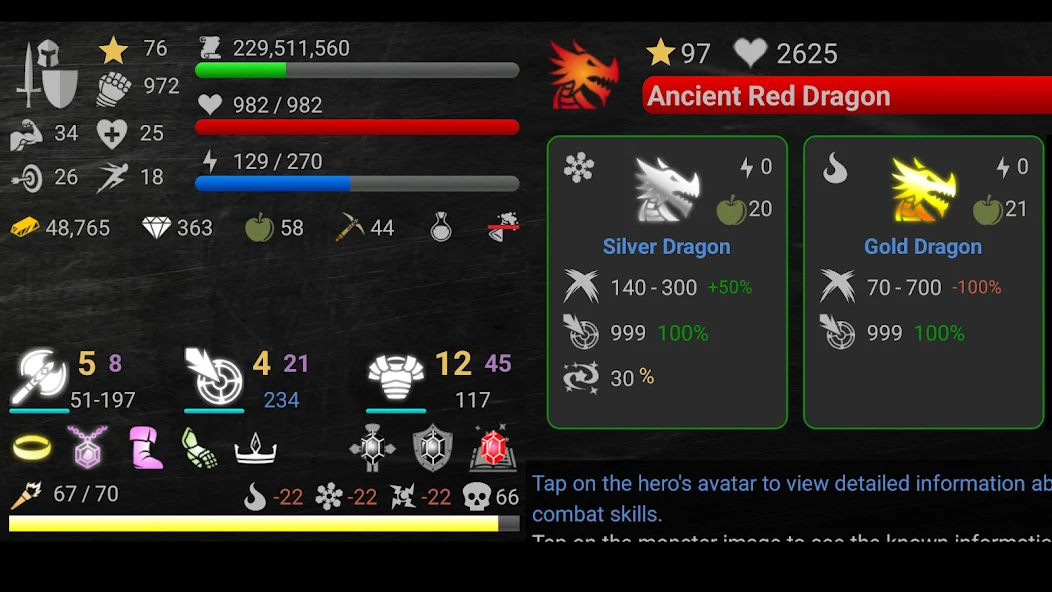Inspect the white crown equipment slot
1052x592 pixels.
255,449
